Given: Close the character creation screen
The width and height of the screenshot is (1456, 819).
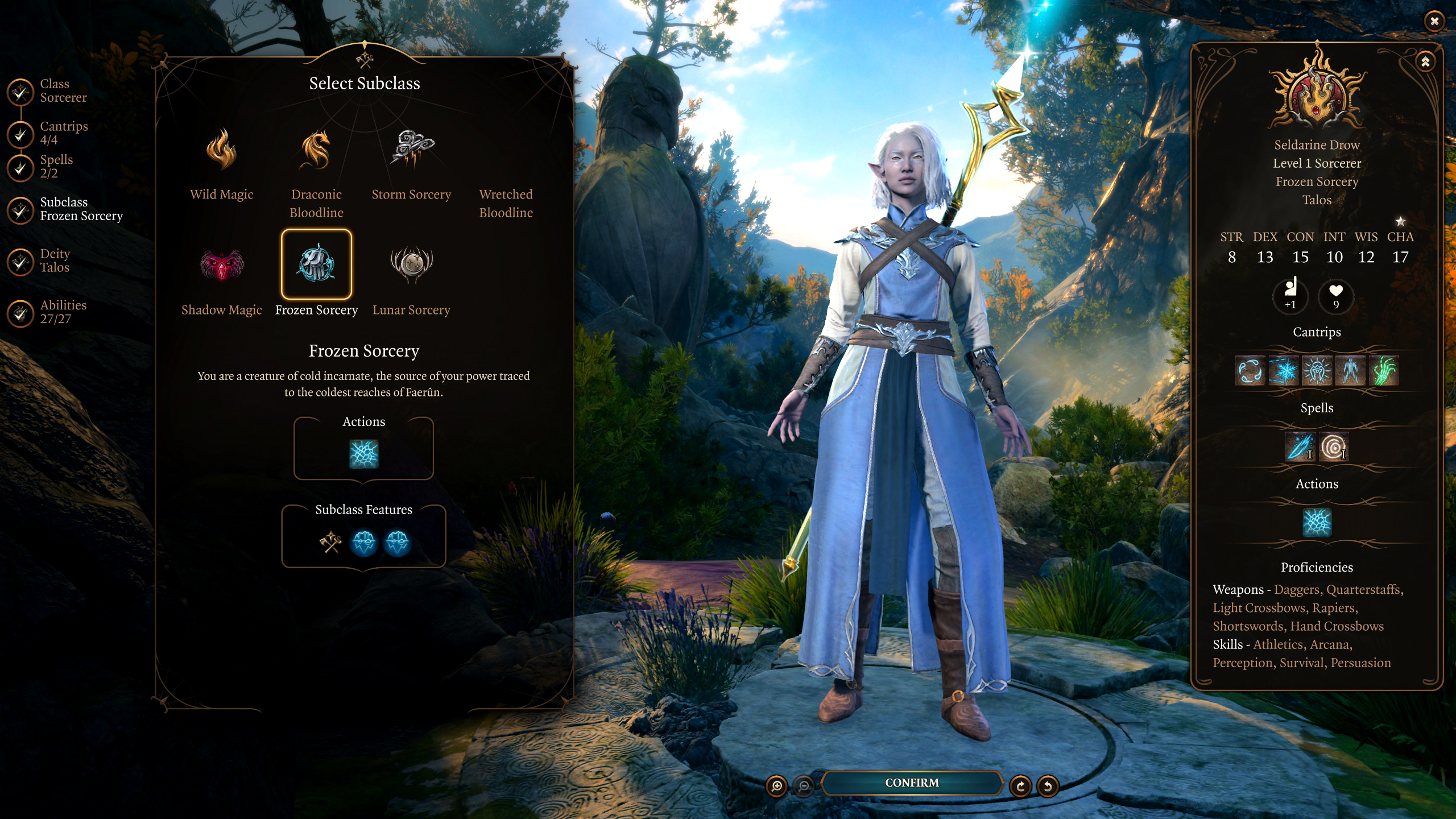Looking at the screenshot, I should click(x=1434, y=21).
